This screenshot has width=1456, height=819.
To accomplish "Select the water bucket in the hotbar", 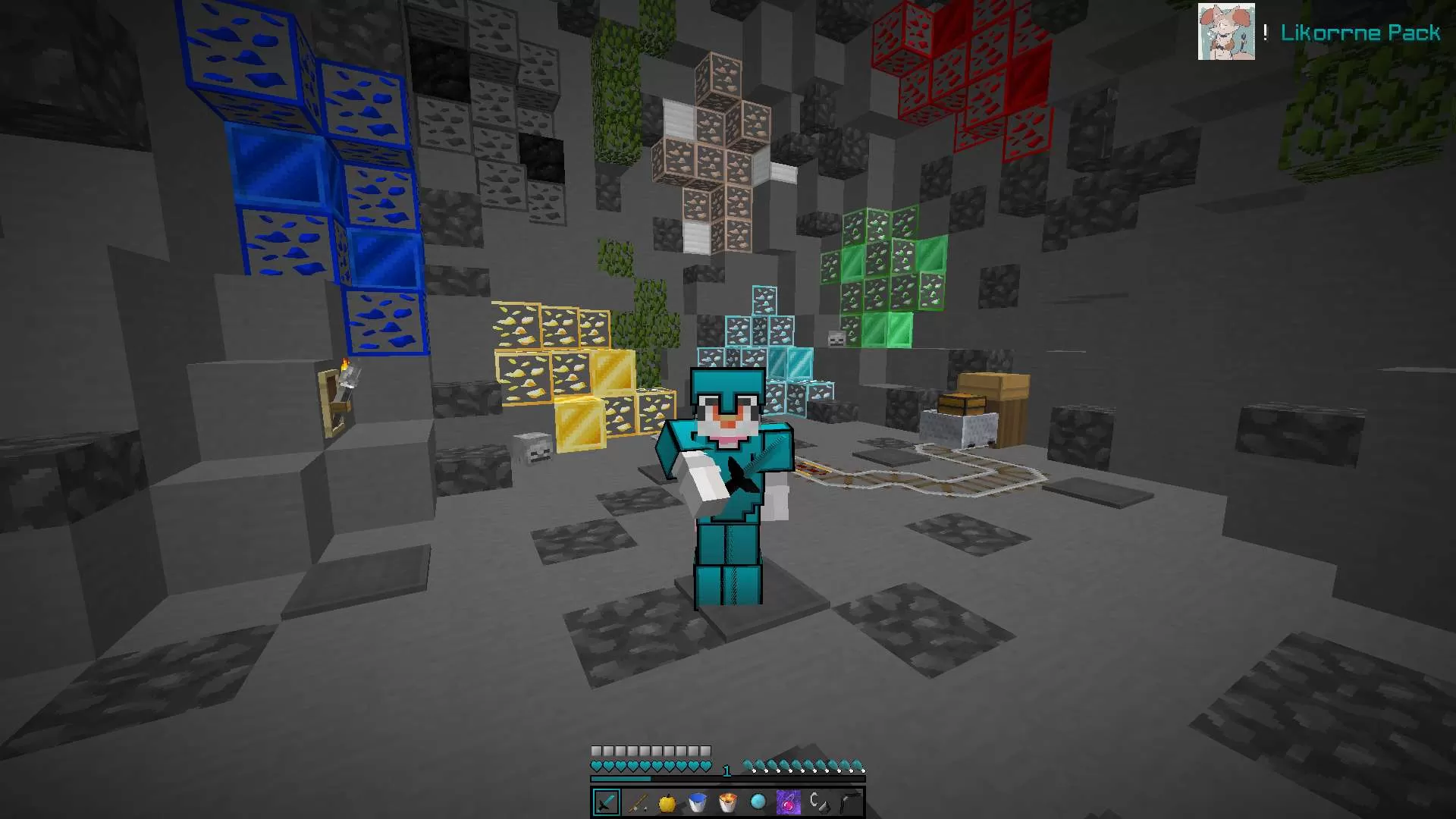I will coord(696,800).
